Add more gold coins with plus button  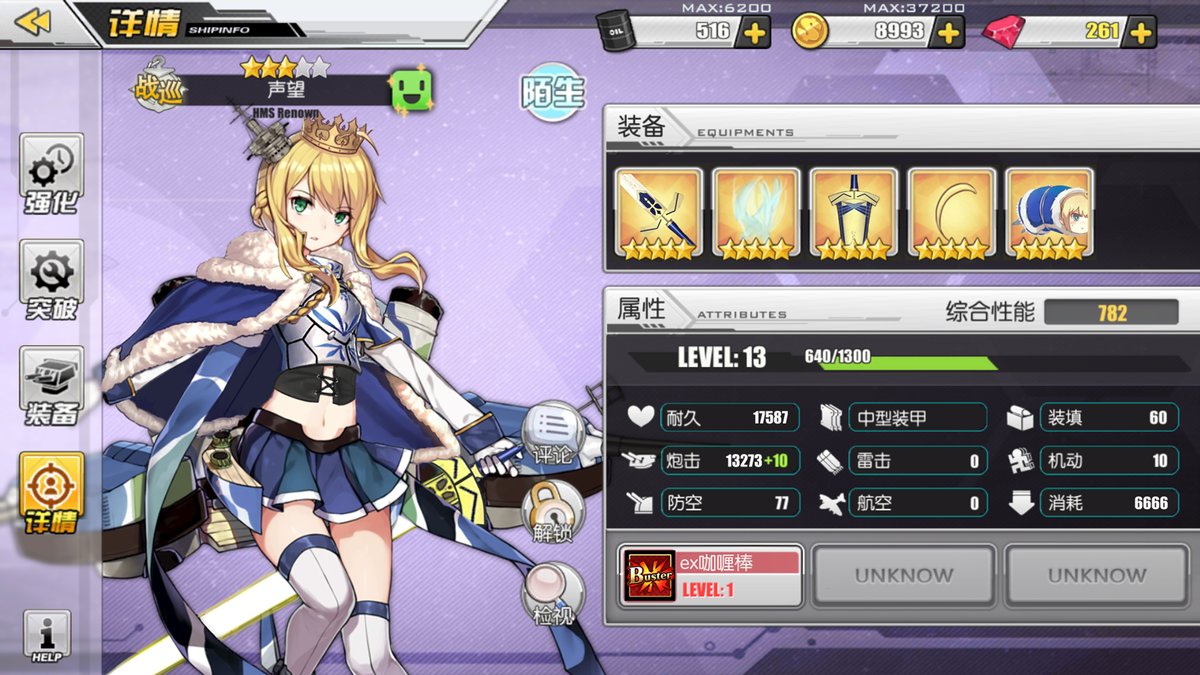947,32
